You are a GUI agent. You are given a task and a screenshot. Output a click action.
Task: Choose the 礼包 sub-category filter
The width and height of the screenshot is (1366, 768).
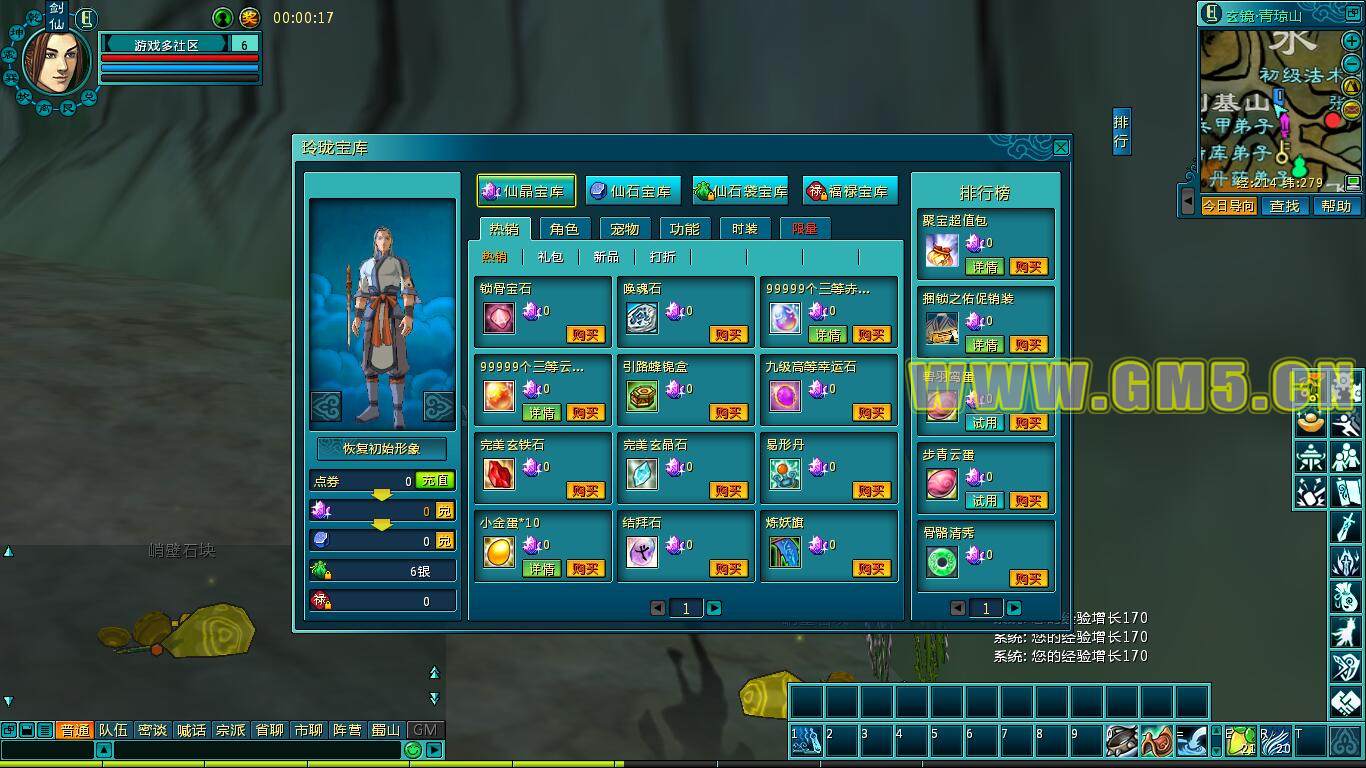coord(550,257)
